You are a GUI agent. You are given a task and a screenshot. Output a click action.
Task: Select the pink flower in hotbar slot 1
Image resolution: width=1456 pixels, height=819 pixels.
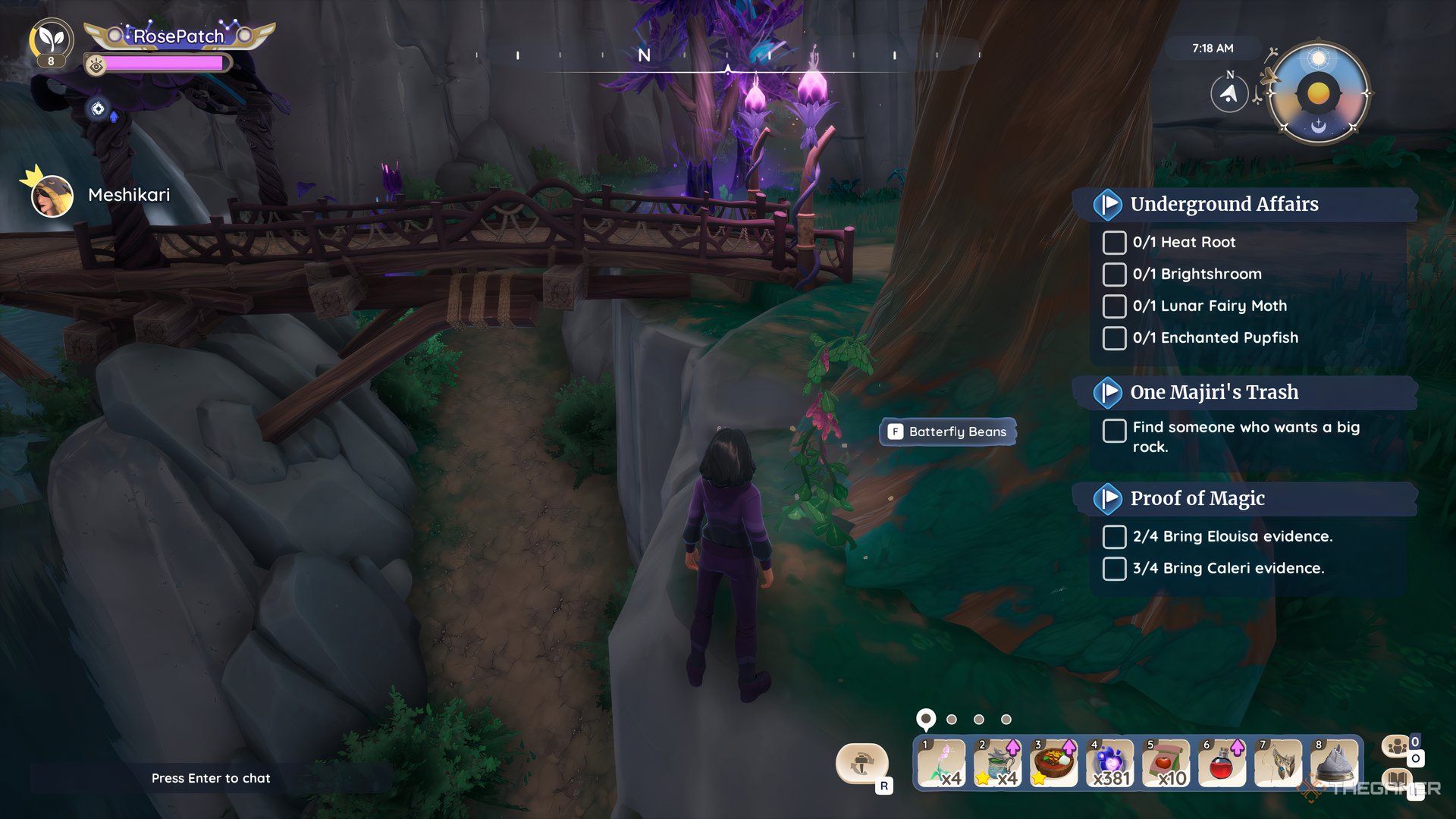pos(940,764)
